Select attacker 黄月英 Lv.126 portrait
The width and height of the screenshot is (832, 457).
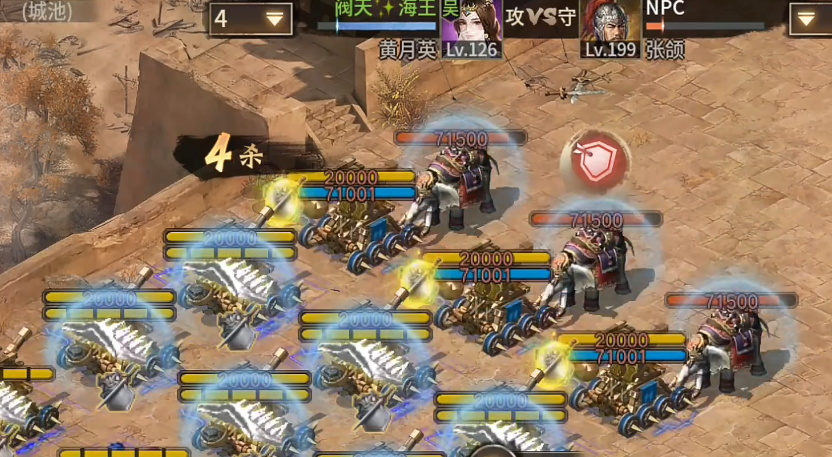471,28
